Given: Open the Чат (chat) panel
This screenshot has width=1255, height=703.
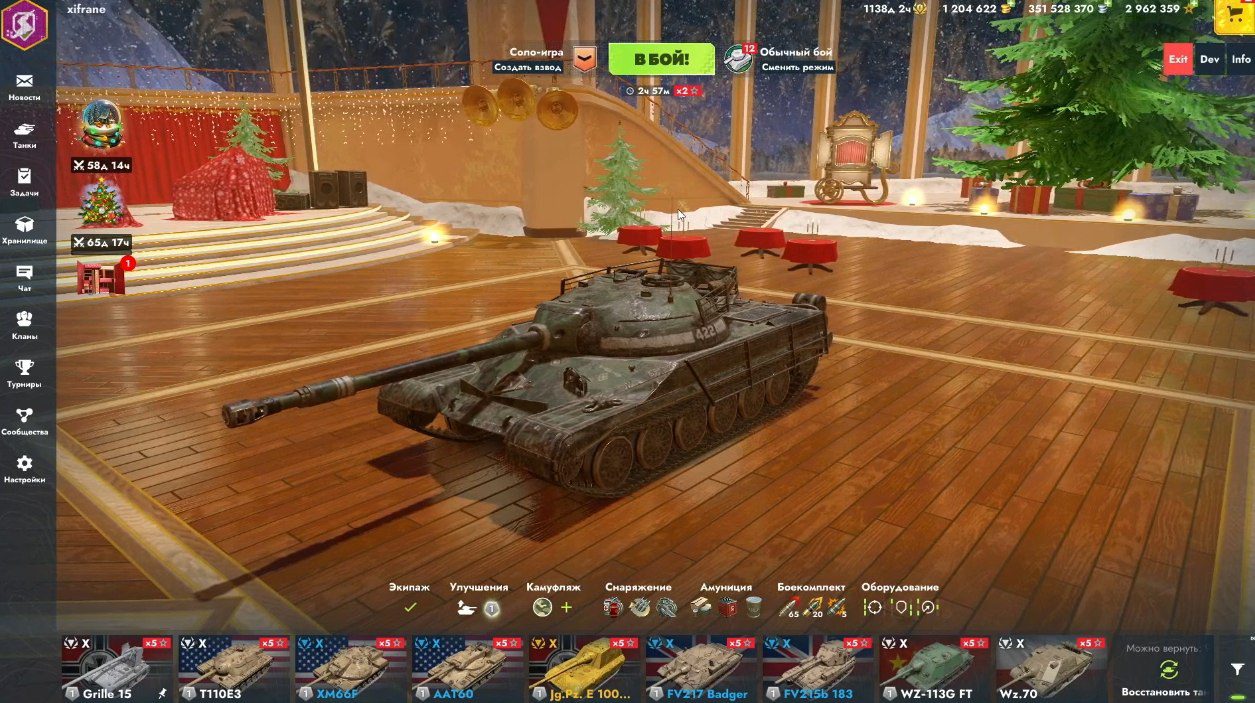Looking at the screenshot, I should (x=24, y=278).
